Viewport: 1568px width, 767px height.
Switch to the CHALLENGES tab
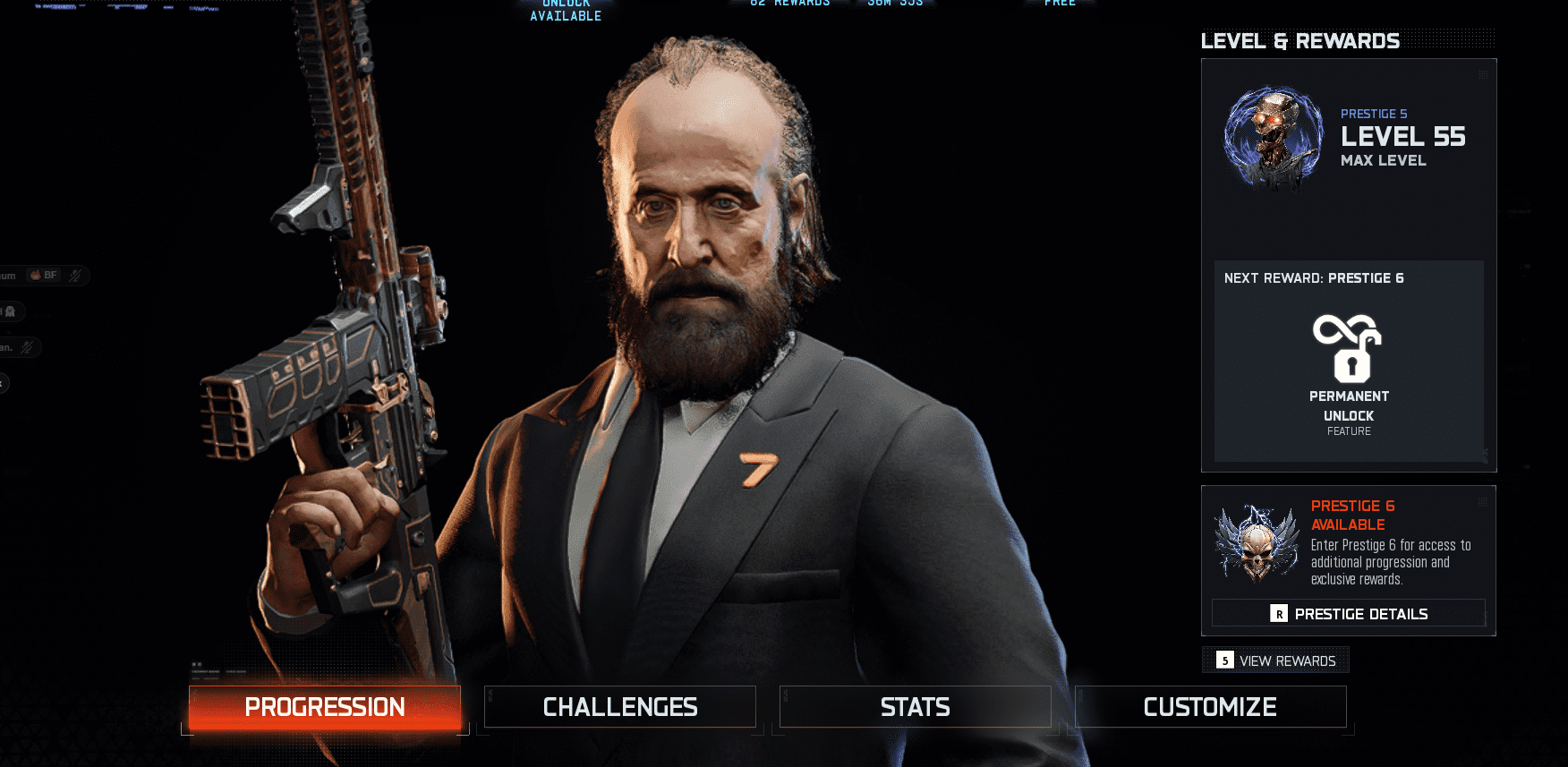point(619,706)
